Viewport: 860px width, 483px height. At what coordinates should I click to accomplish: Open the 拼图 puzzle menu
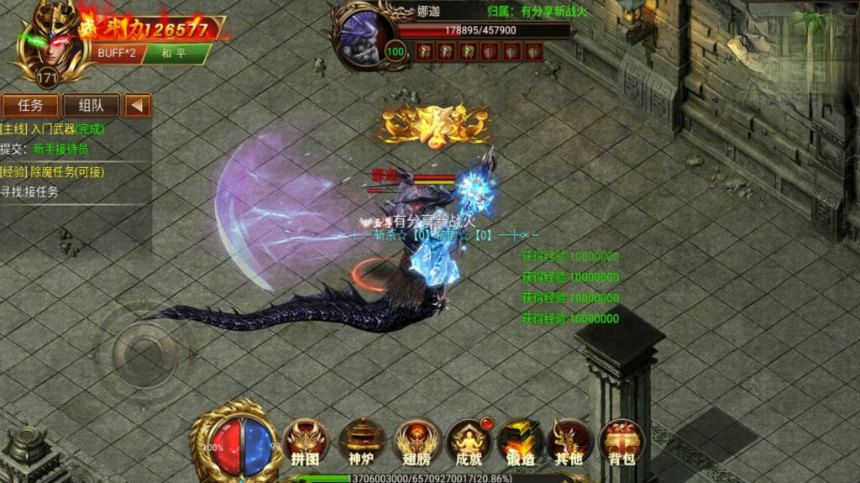[x=306, y=442]
